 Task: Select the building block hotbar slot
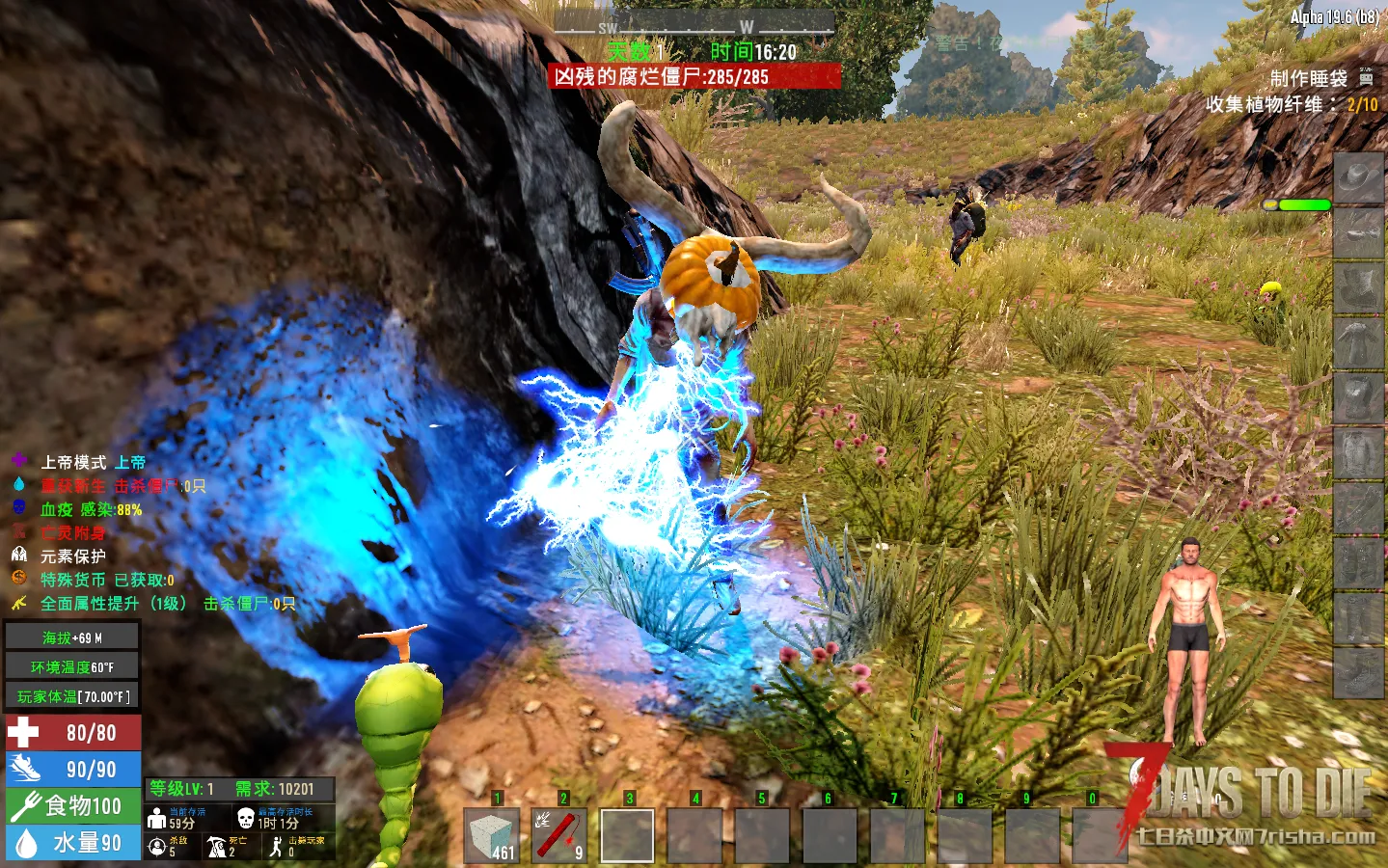tap(492, 835)
